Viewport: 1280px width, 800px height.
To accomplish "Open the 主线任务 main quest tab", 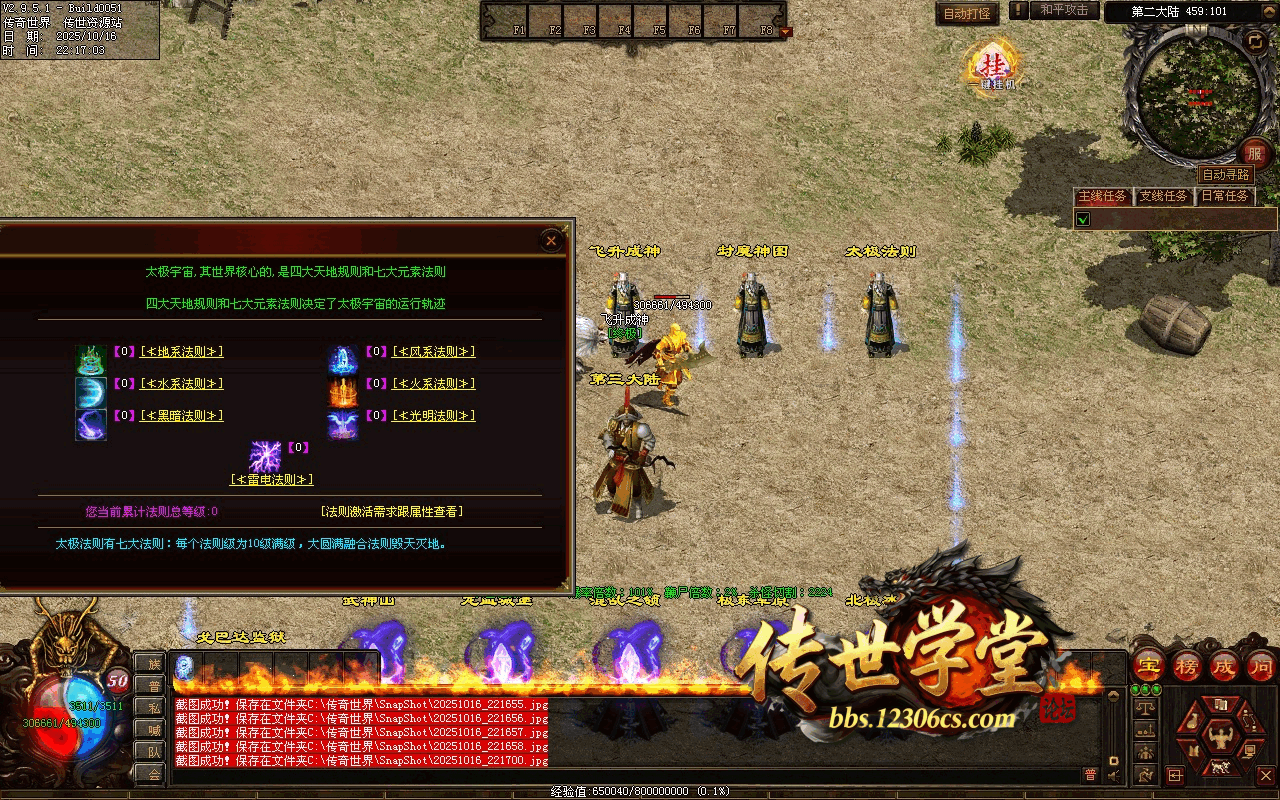I will pyautogui.click(x=1102, y=196).
